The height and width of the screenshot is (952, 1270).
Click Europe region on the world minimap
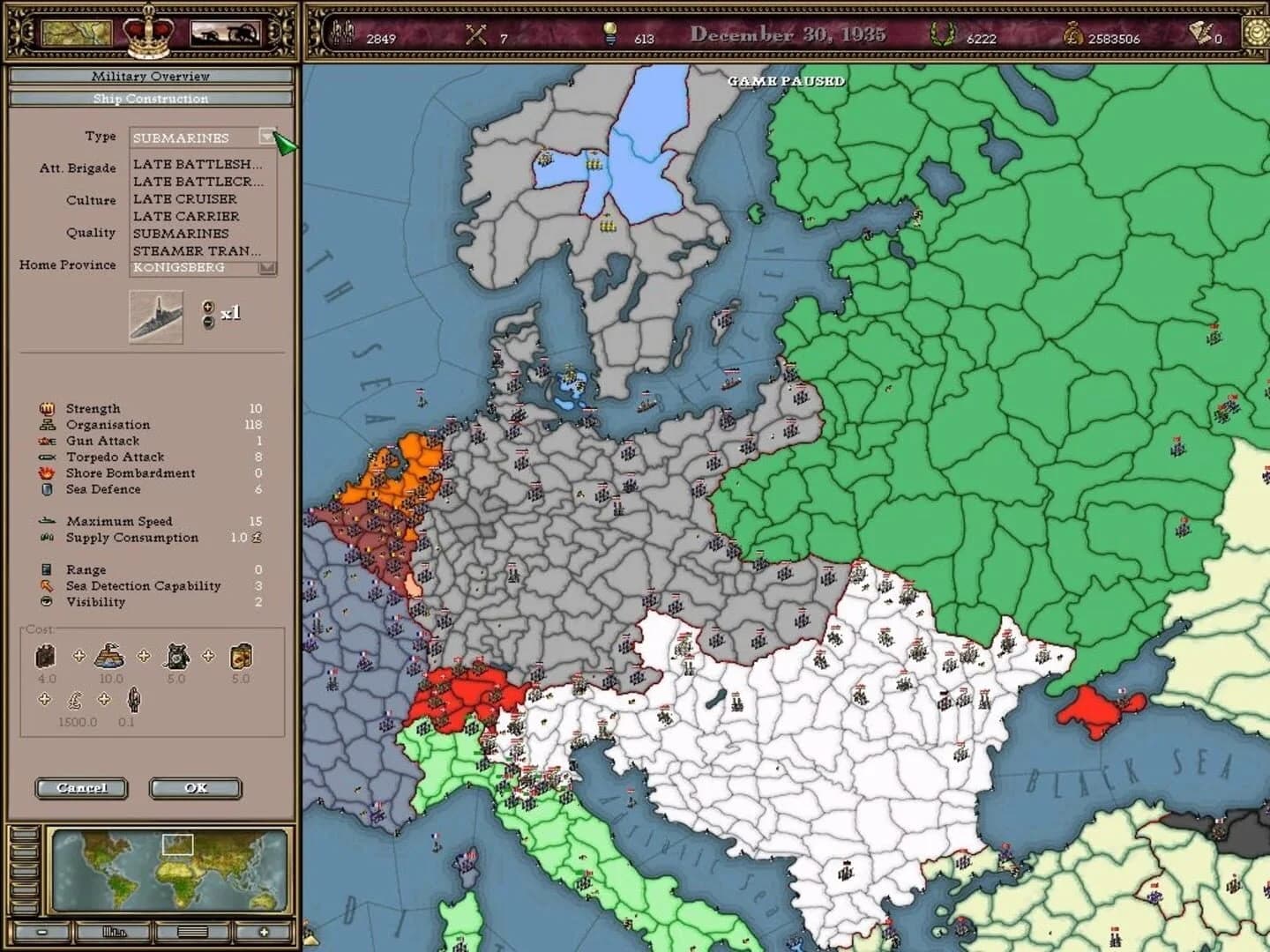click(x=176, y=845)
